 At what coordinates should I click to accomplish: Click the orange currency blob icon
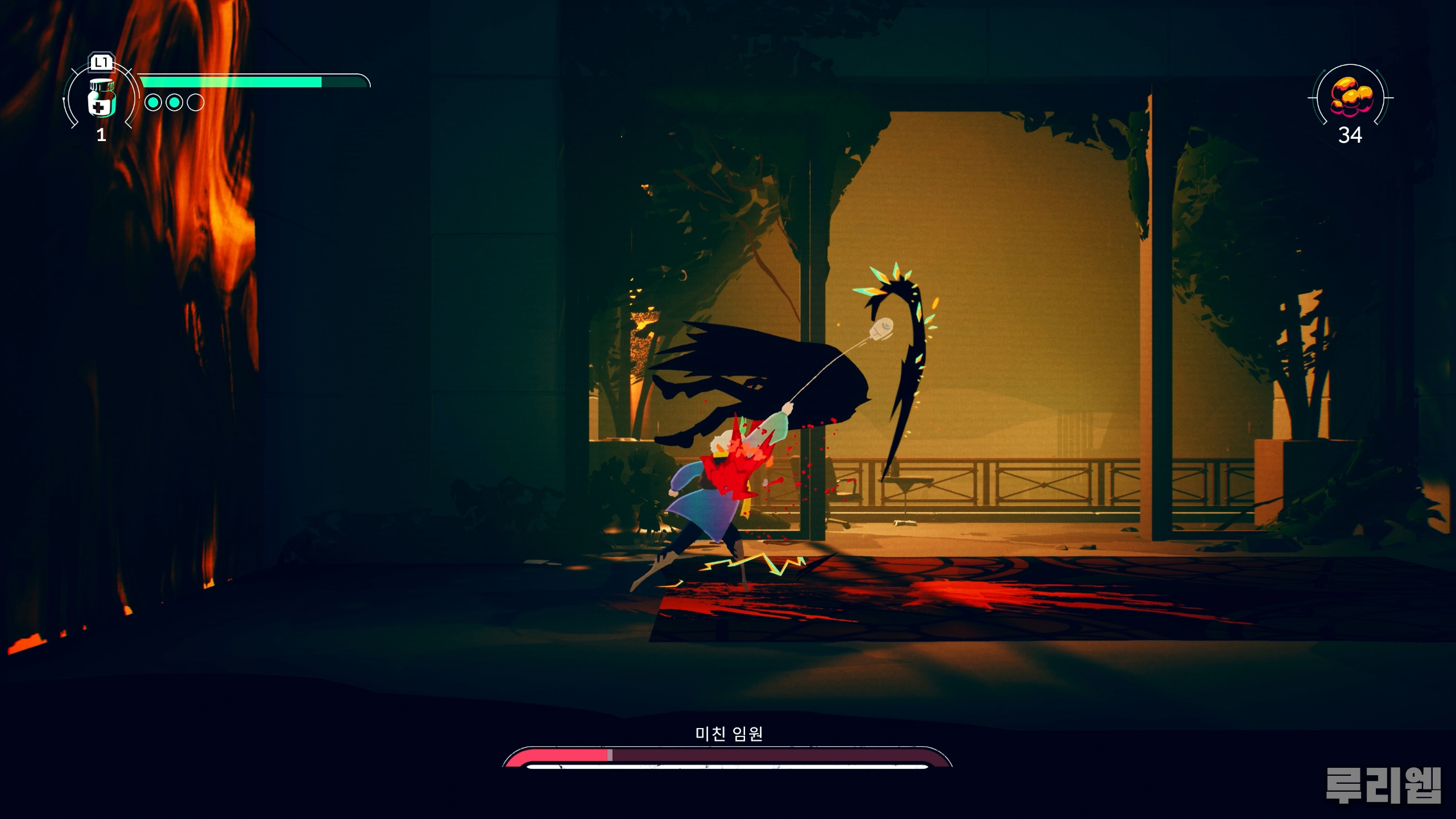1350,97
